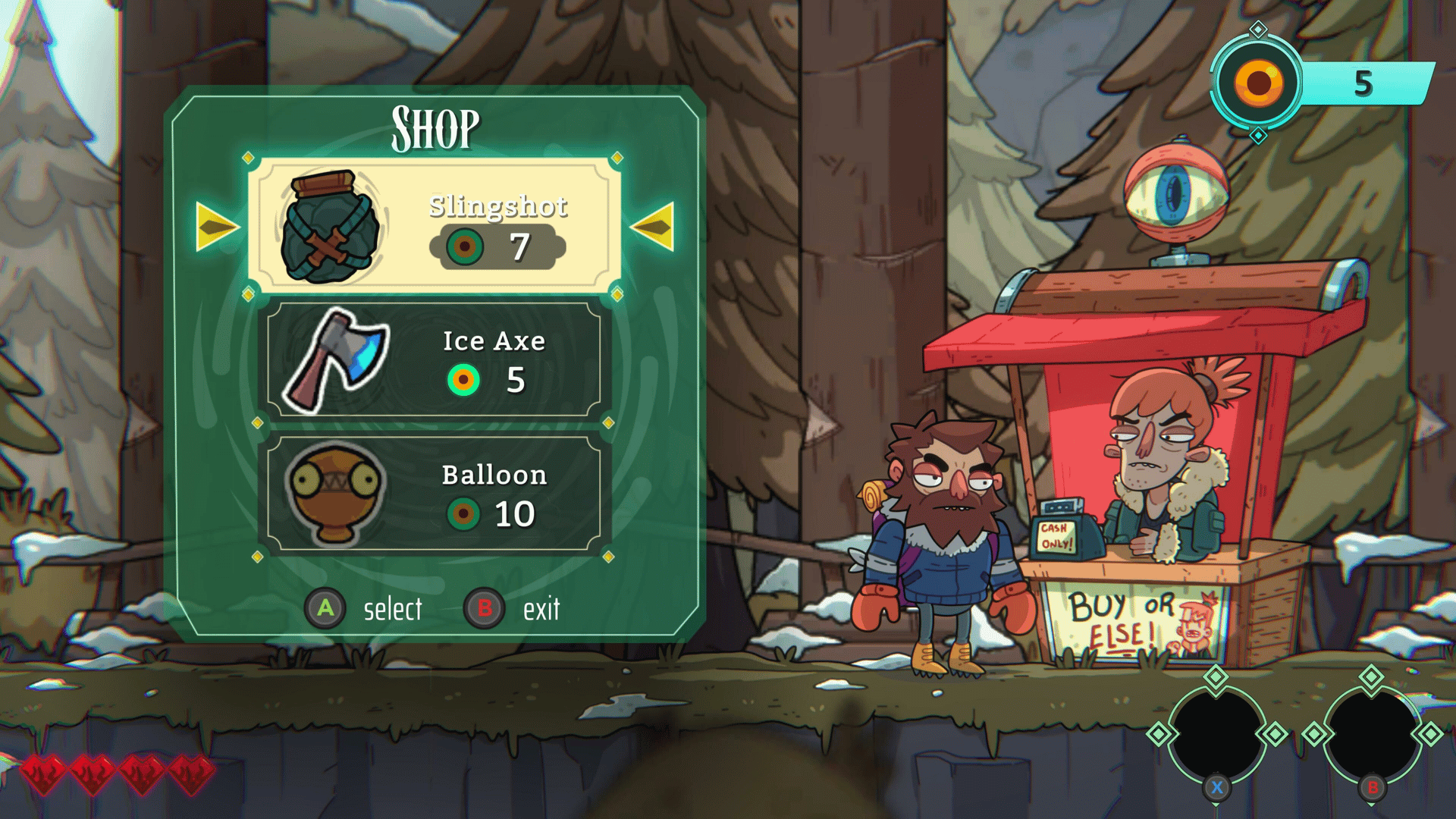Click the right yellow arrow beside Slingshot

[653, 226]
